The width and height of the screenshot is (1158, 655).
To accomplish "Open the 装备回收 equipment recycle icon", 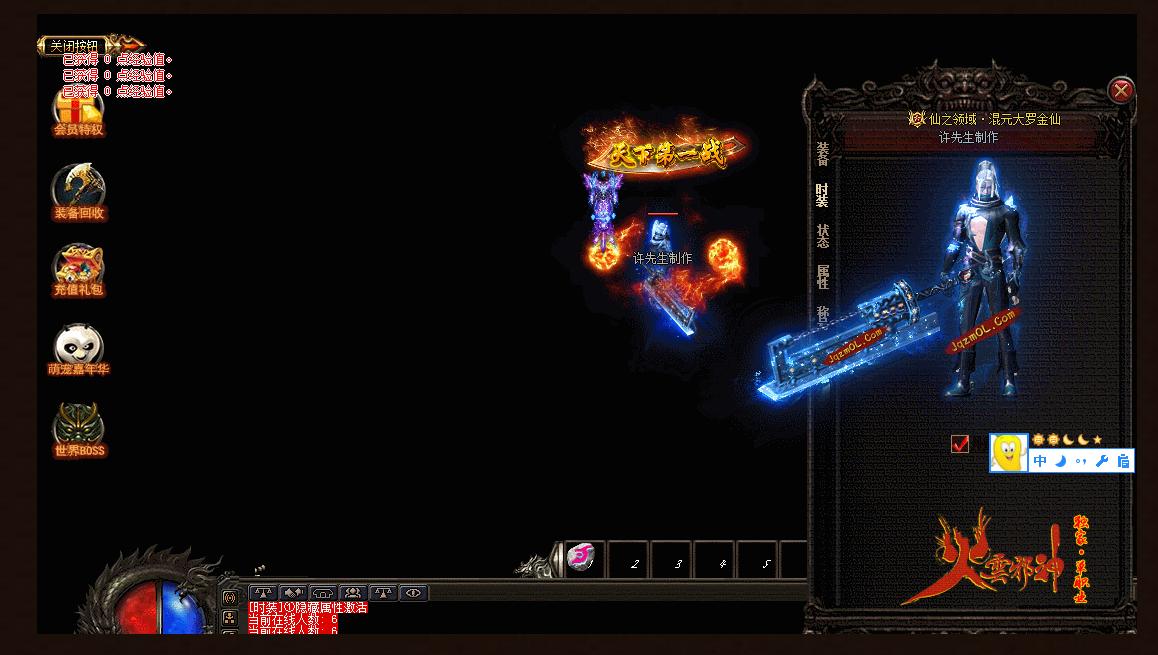I will [78, 192].
